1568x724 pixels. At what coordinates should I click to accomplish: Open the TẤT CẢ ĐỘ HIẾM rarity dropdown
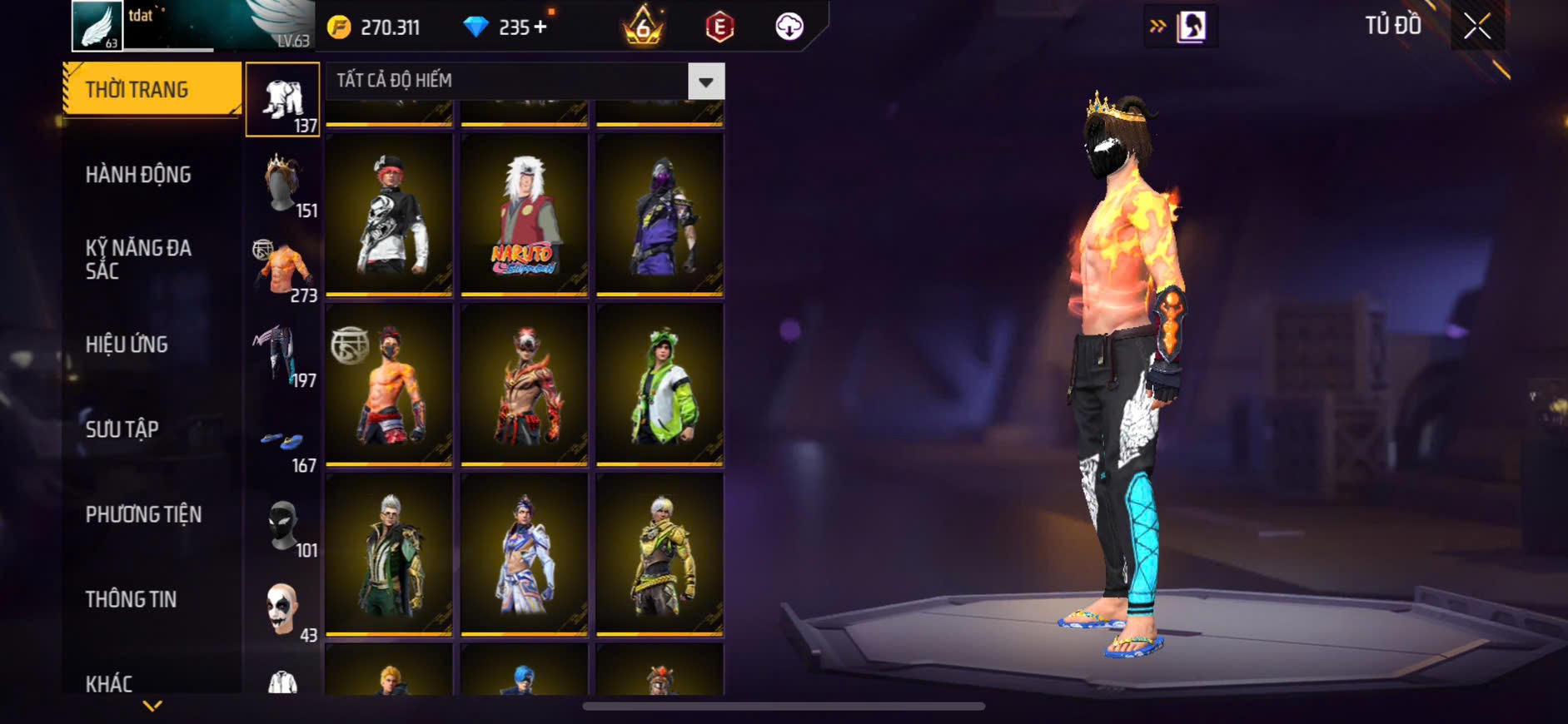click(x=705, y=82)
